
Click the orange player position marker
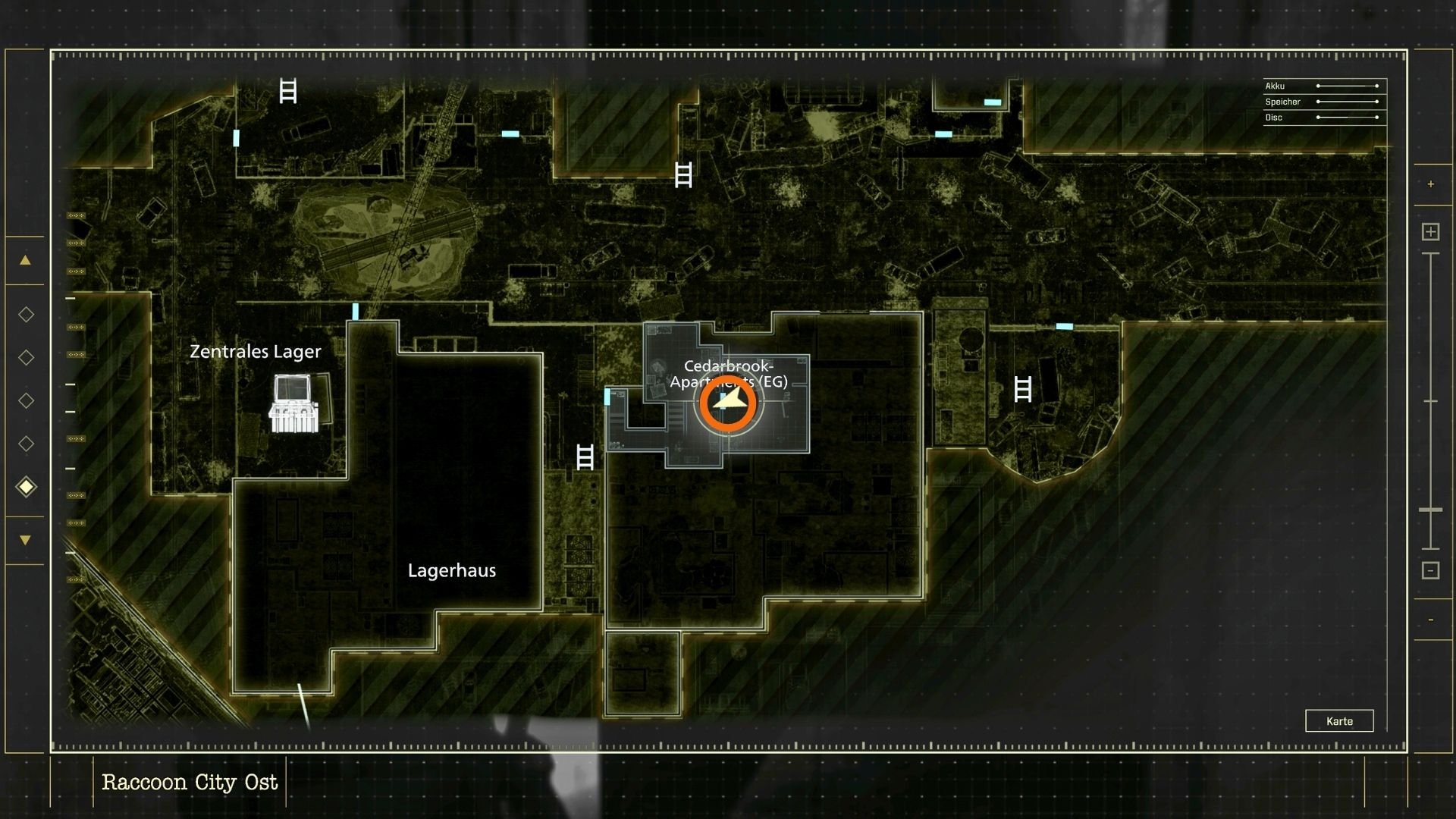click(727, 401)
